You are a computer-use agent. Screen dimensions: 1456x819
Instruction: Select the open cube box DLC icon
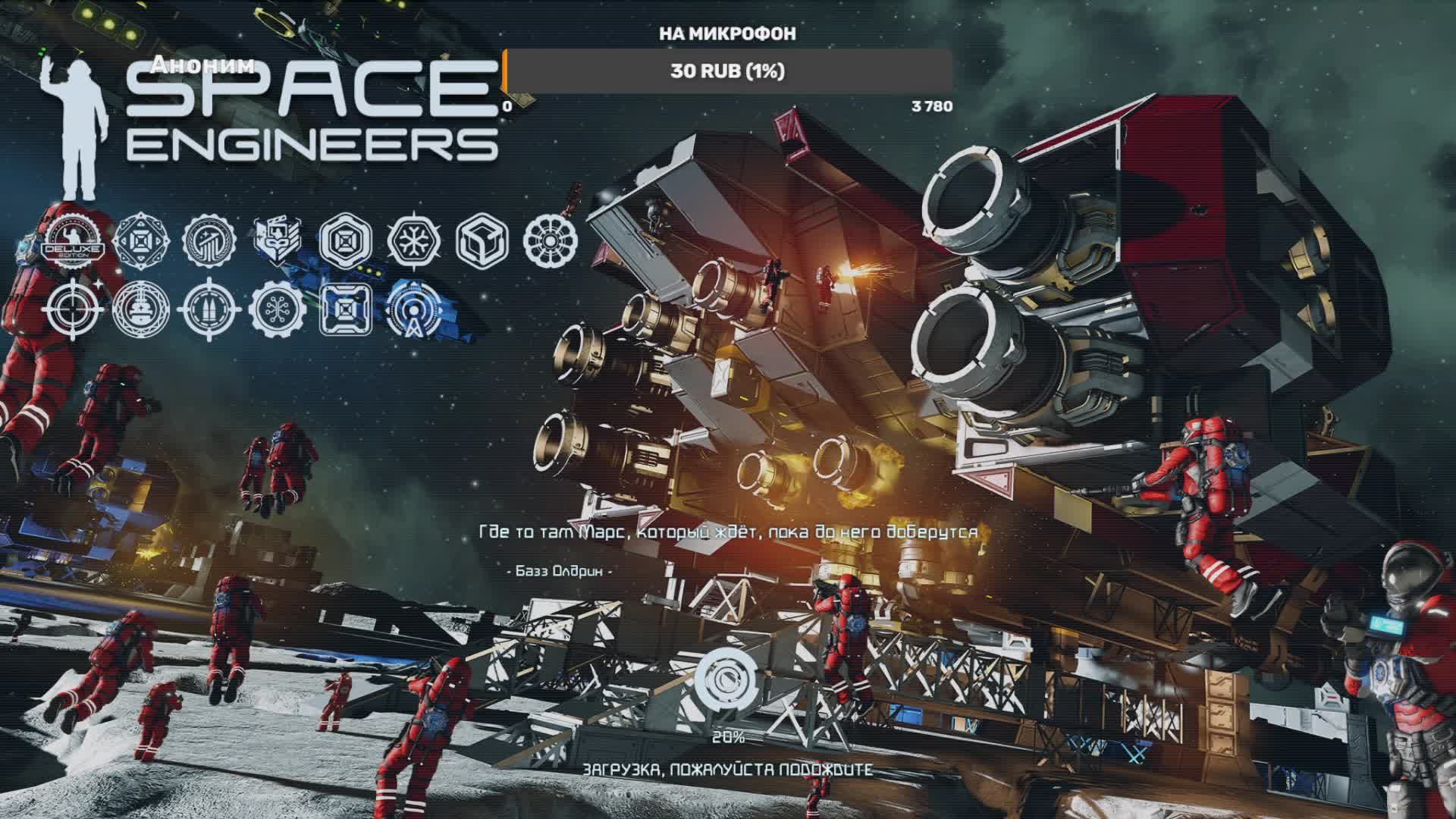coord(482,240)
